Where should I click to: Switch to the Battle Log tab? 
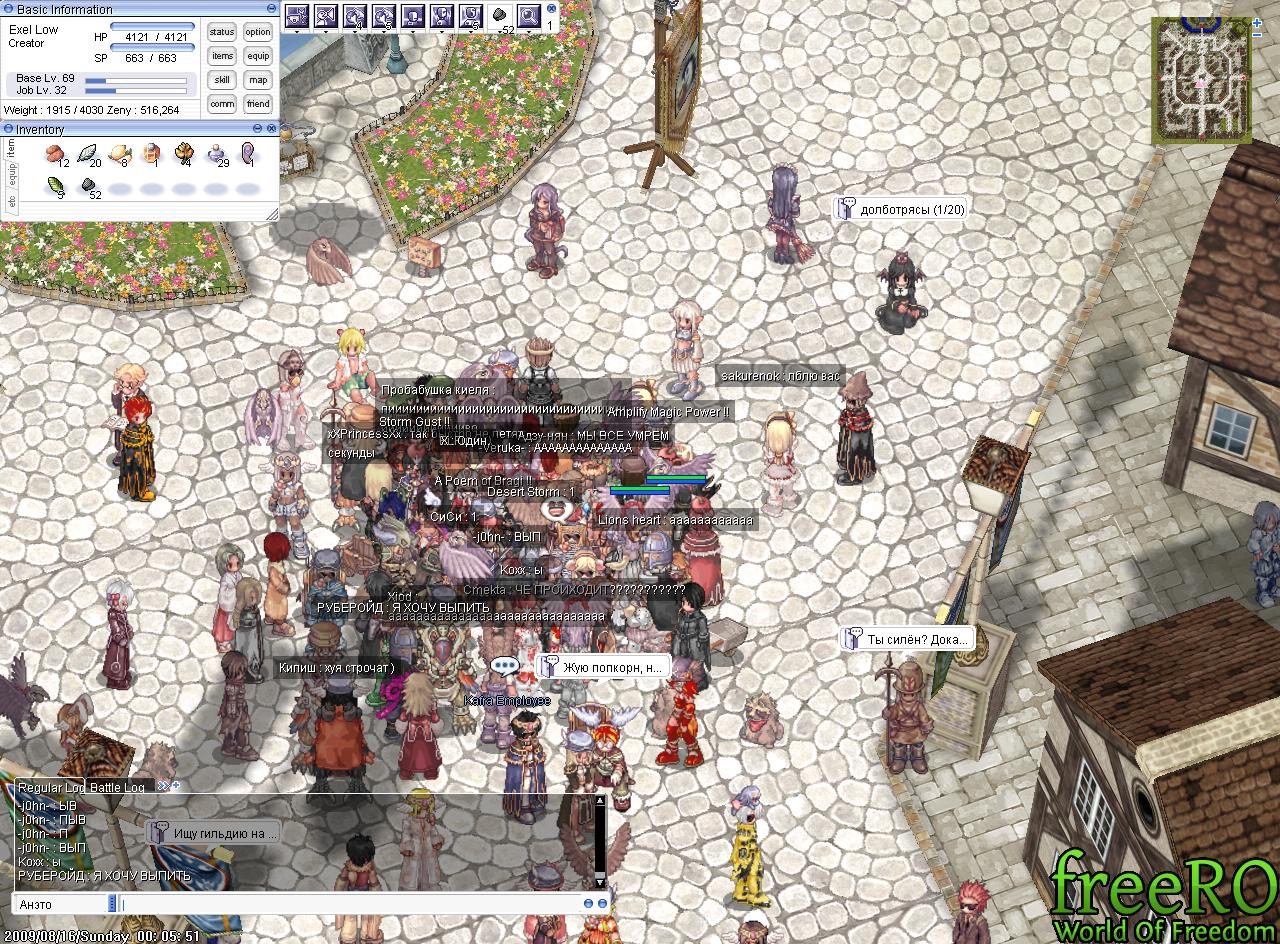[118, 787]
